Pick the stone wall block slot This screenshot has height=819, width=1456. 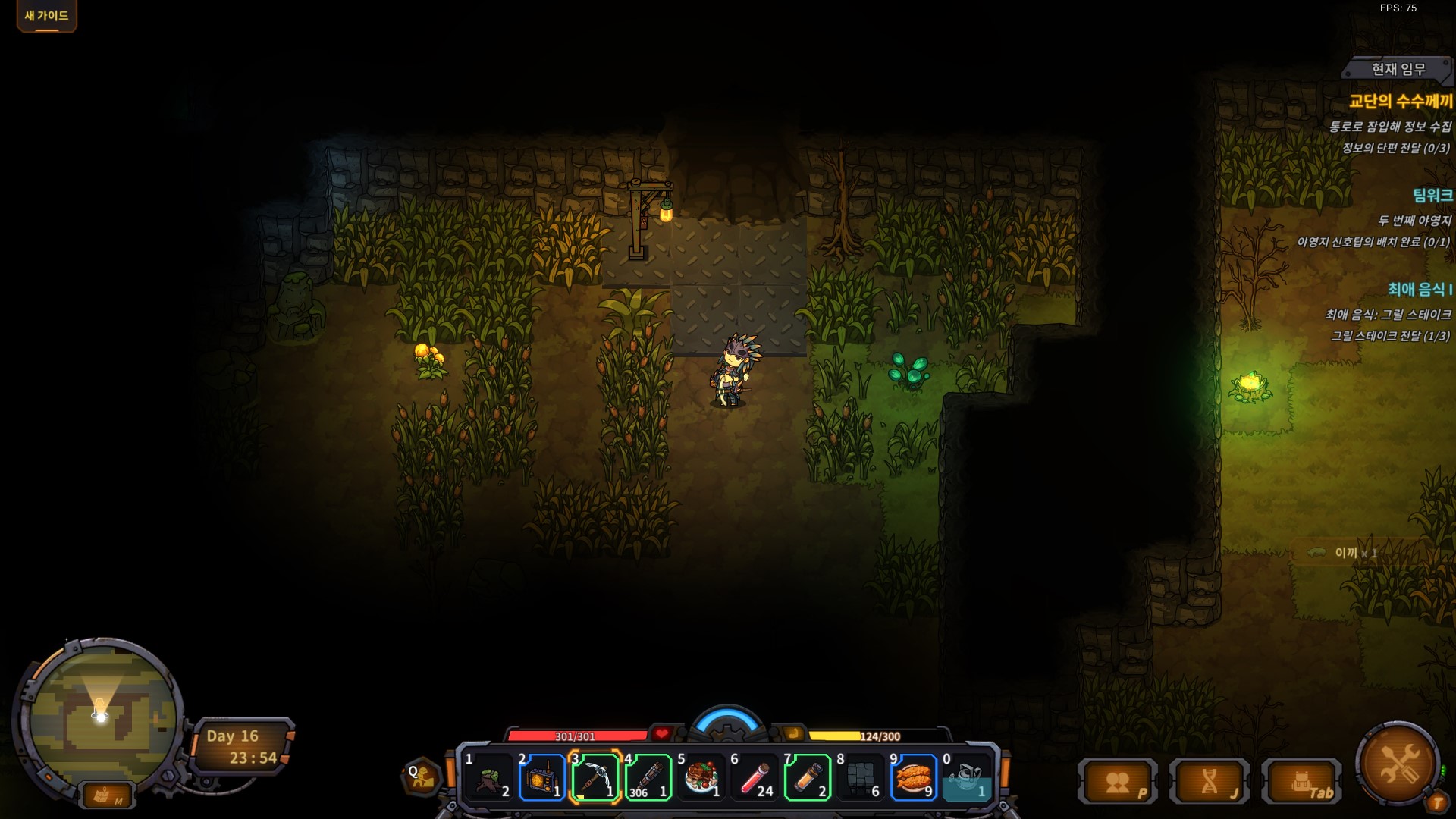pyautogui.click(x=861, y=777)
